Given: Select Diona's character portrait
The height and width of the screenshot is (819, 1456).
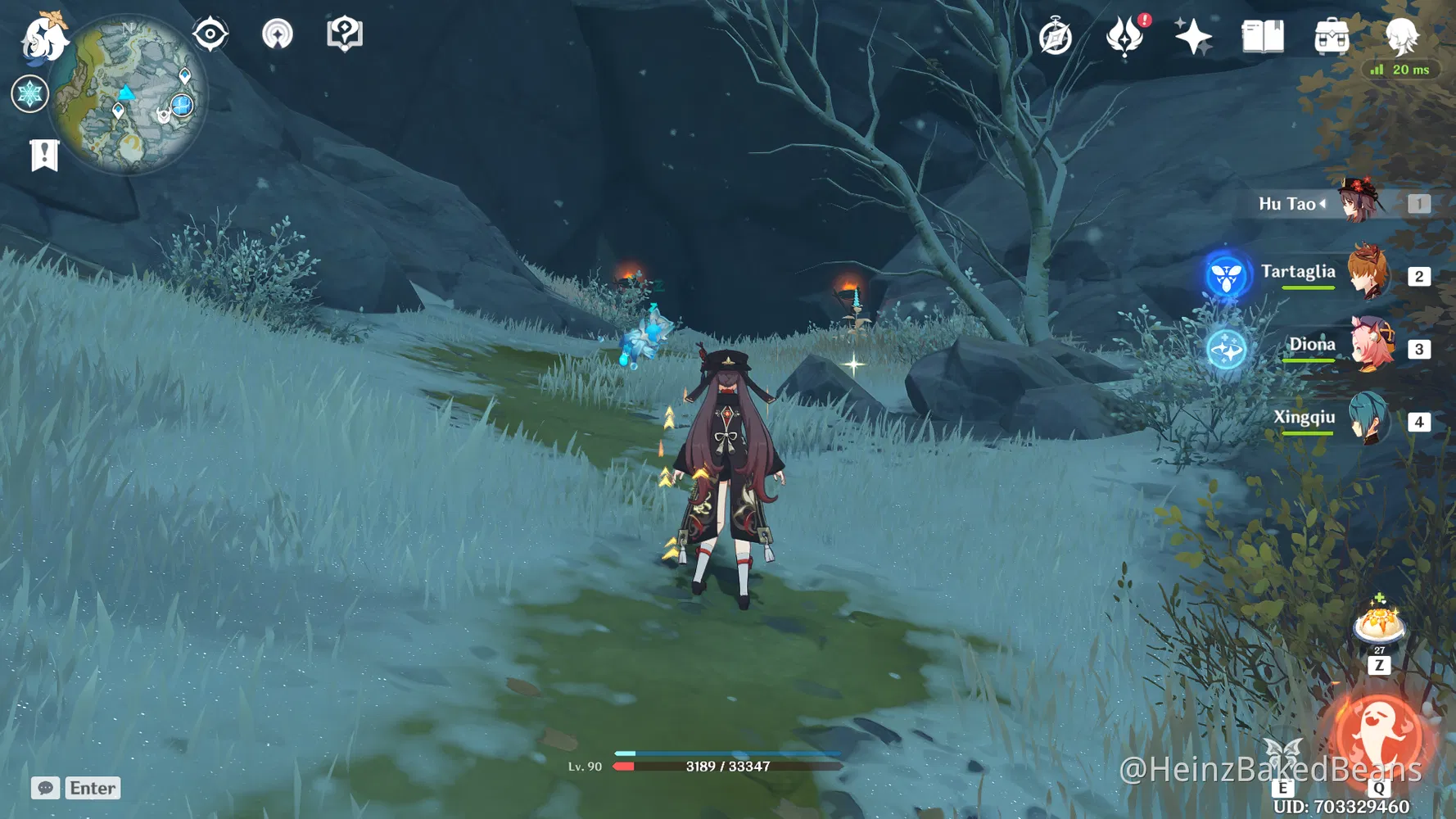Looking at the screenshot, I should pyautogui.click(x=1370, y=346).
